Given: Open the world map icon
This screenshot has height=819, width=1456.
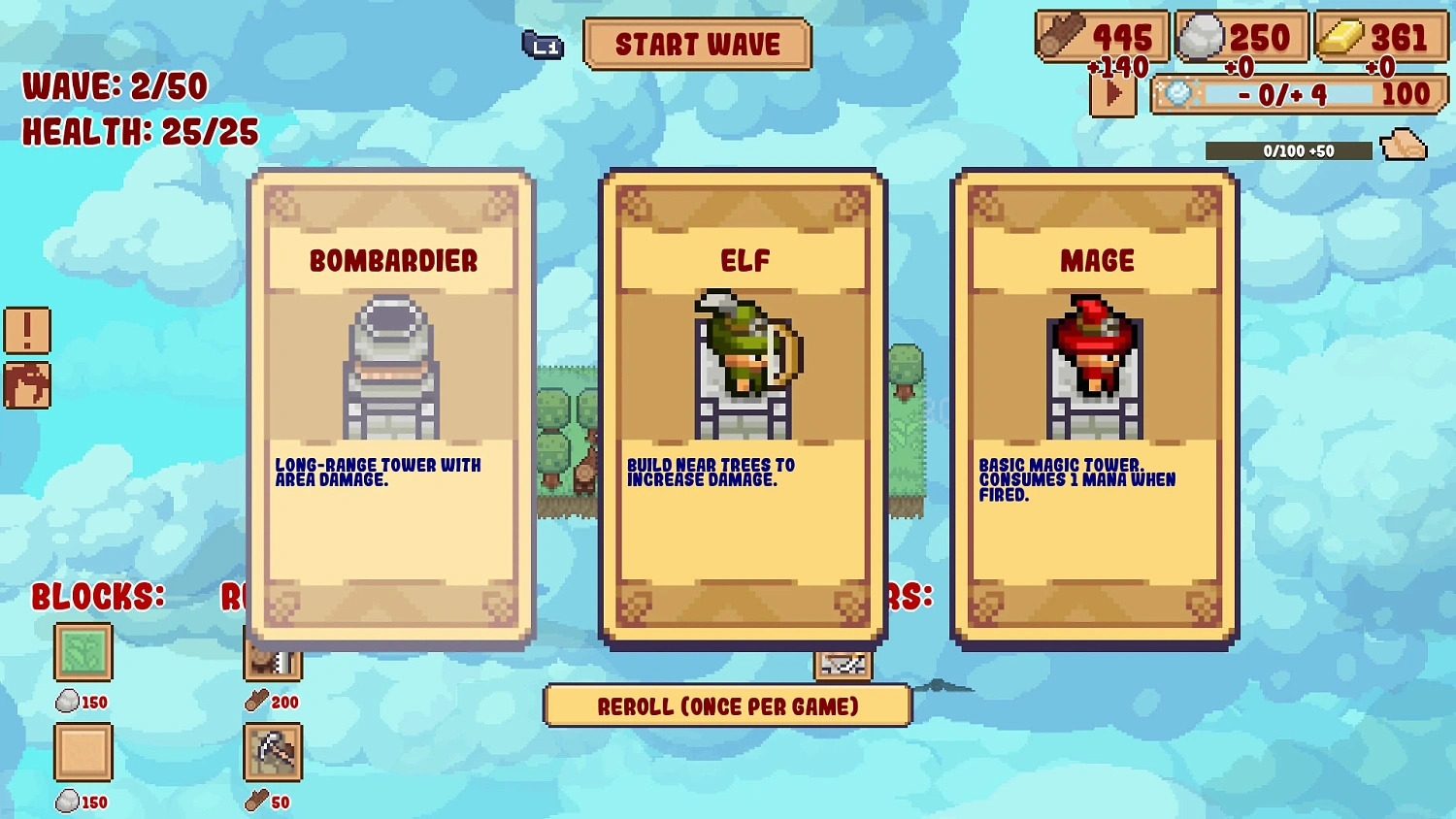Looking at the screenshot, I should click(27, 385).
